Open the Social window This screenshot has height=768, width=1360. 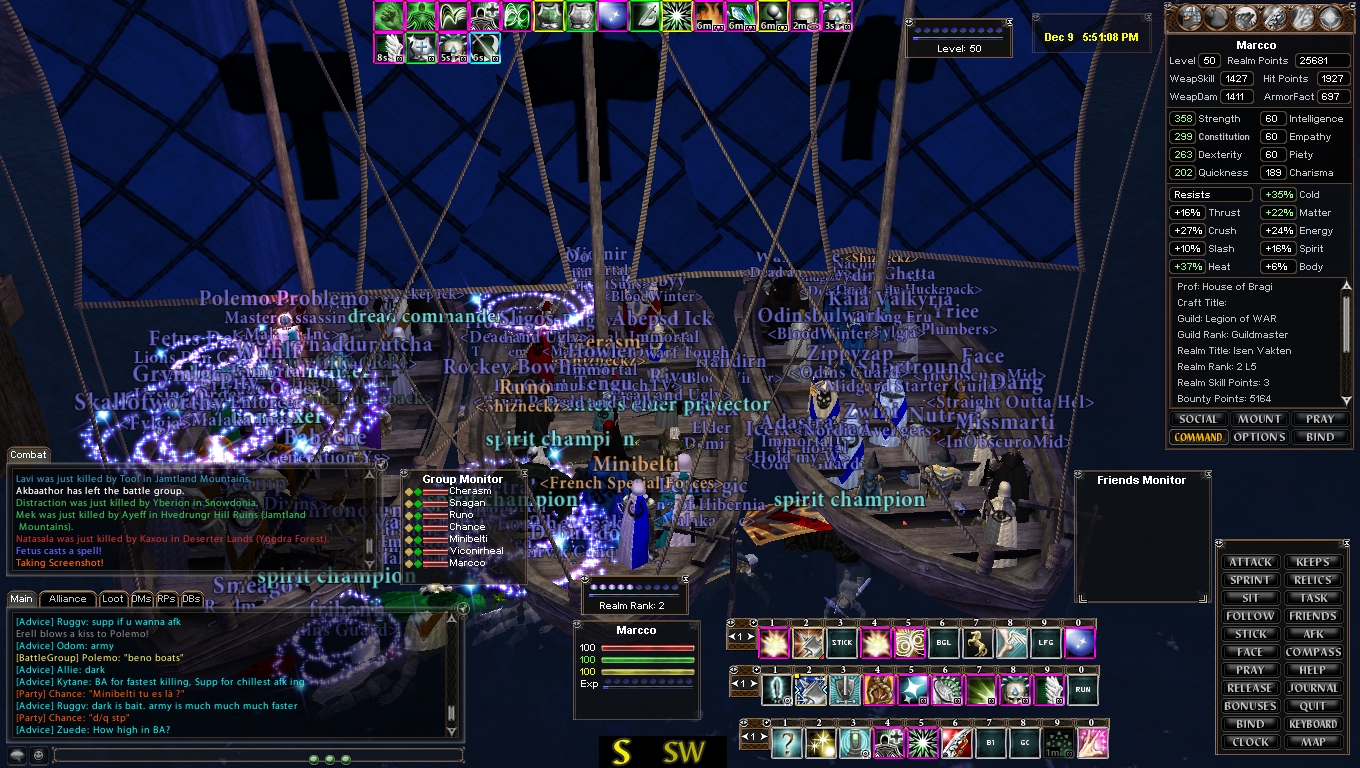(x=1198, y=419)
